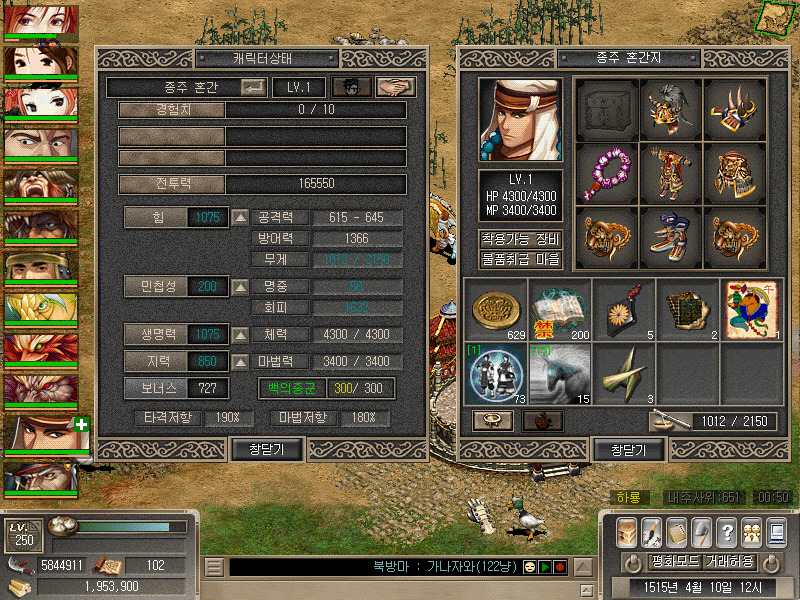Image resolution: width=800 pixels, height=600 pixels.
Task: Pick the spellbook item stack of 200
Action: coord(559,310)
